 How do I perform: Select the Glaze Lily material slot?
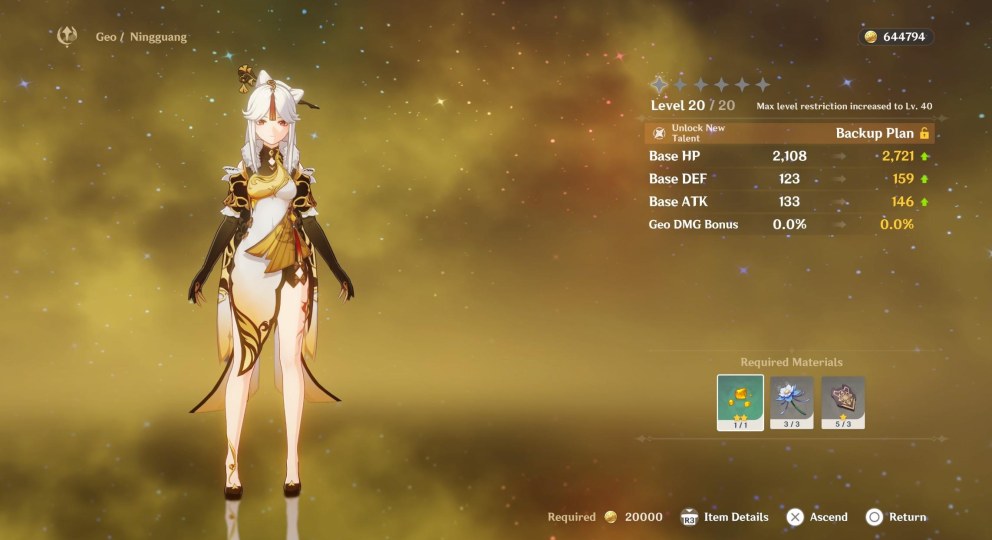791,402
